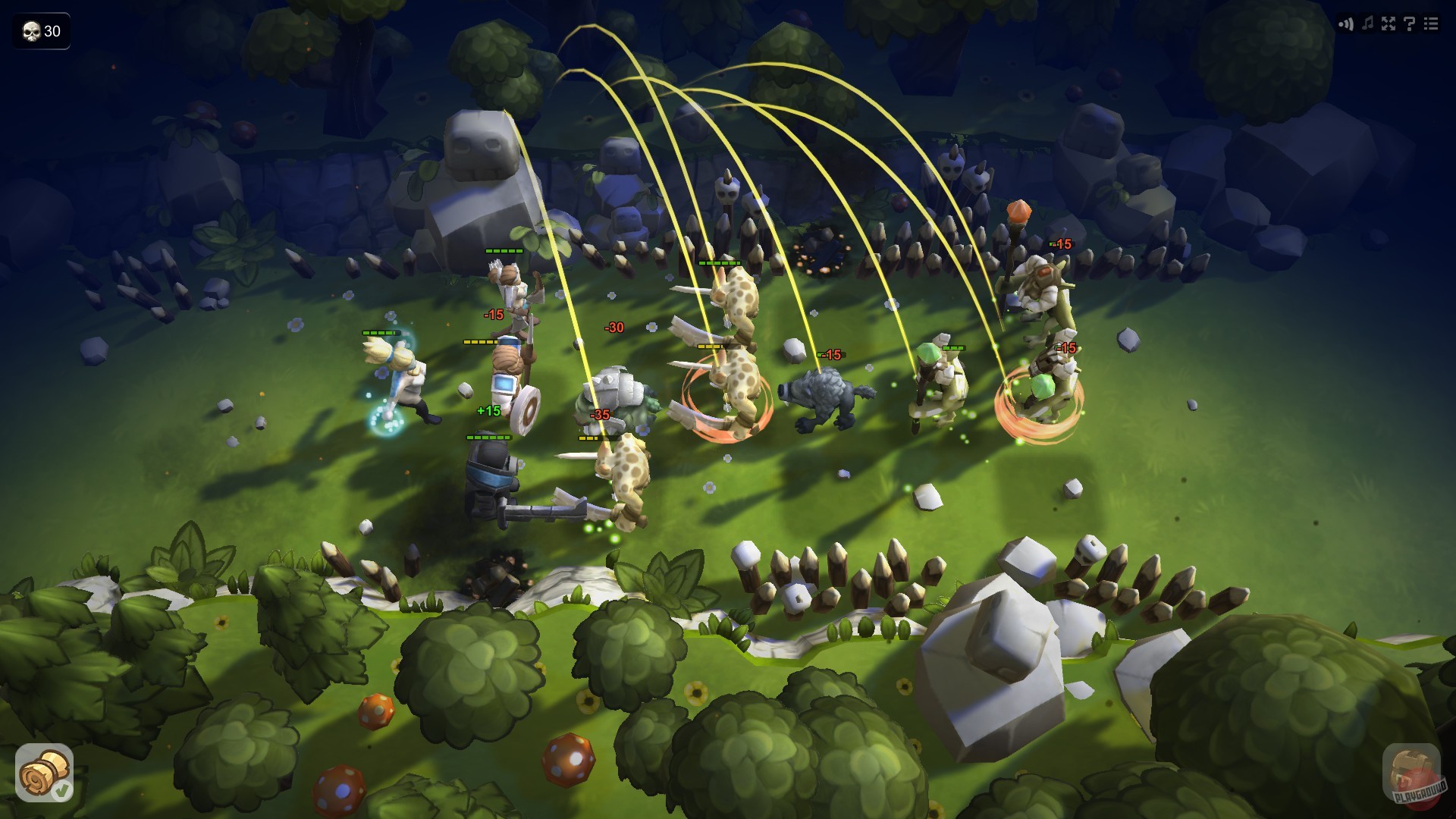The height and width of the screenshot is (819, 1456).
Task: Open the options list icon in top-right corner
Action: 1430,24
